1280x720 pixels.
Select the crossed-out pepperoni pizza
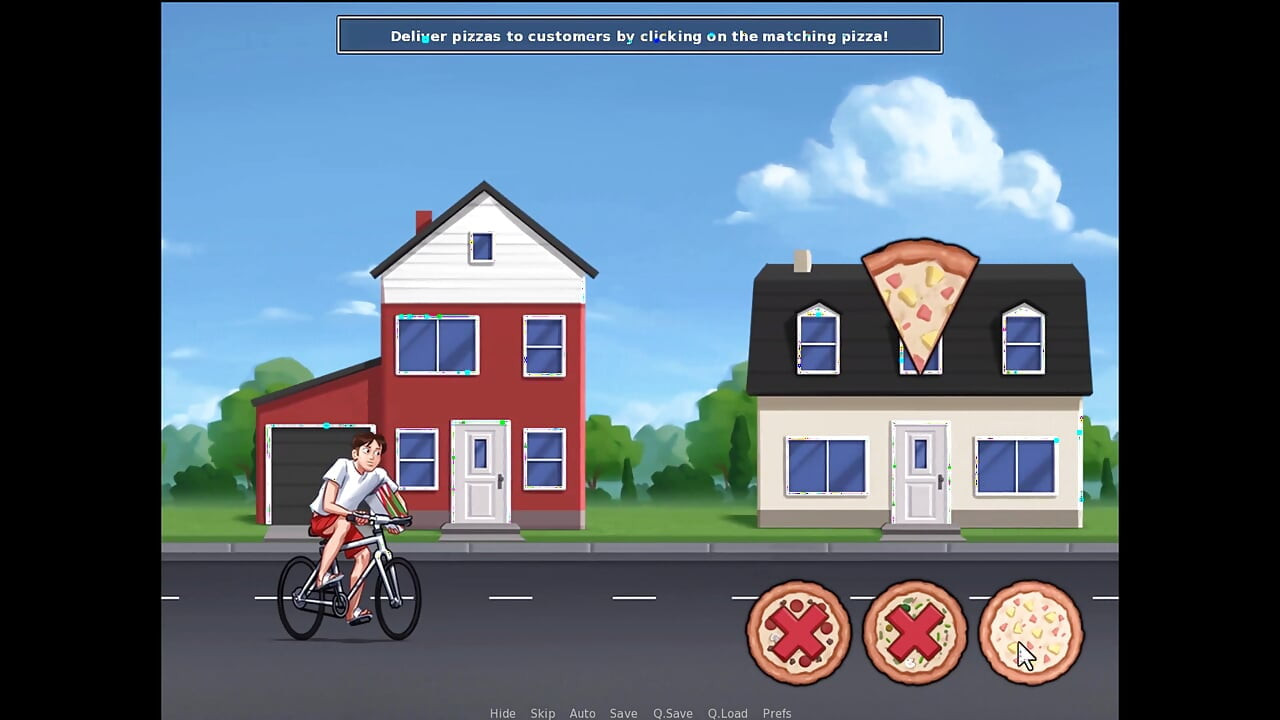tap(798, 632)
